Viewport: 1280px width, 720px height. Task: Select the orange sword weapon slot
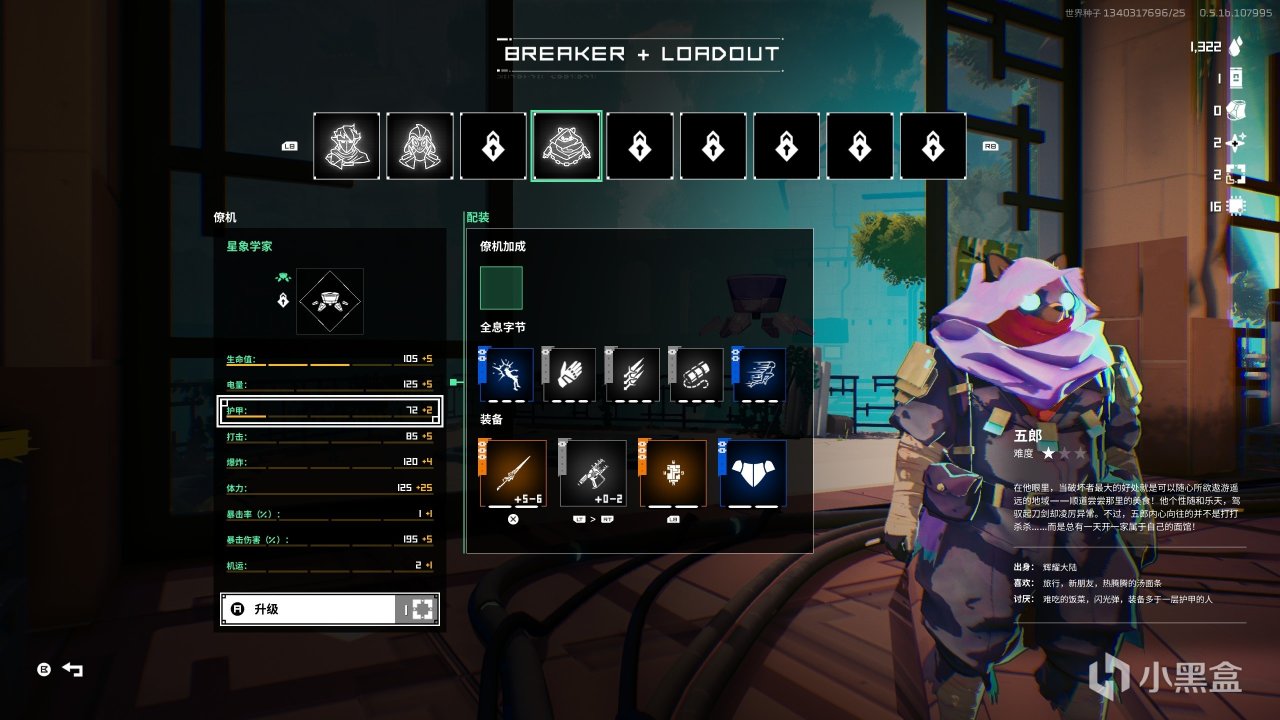pos(514,473)
